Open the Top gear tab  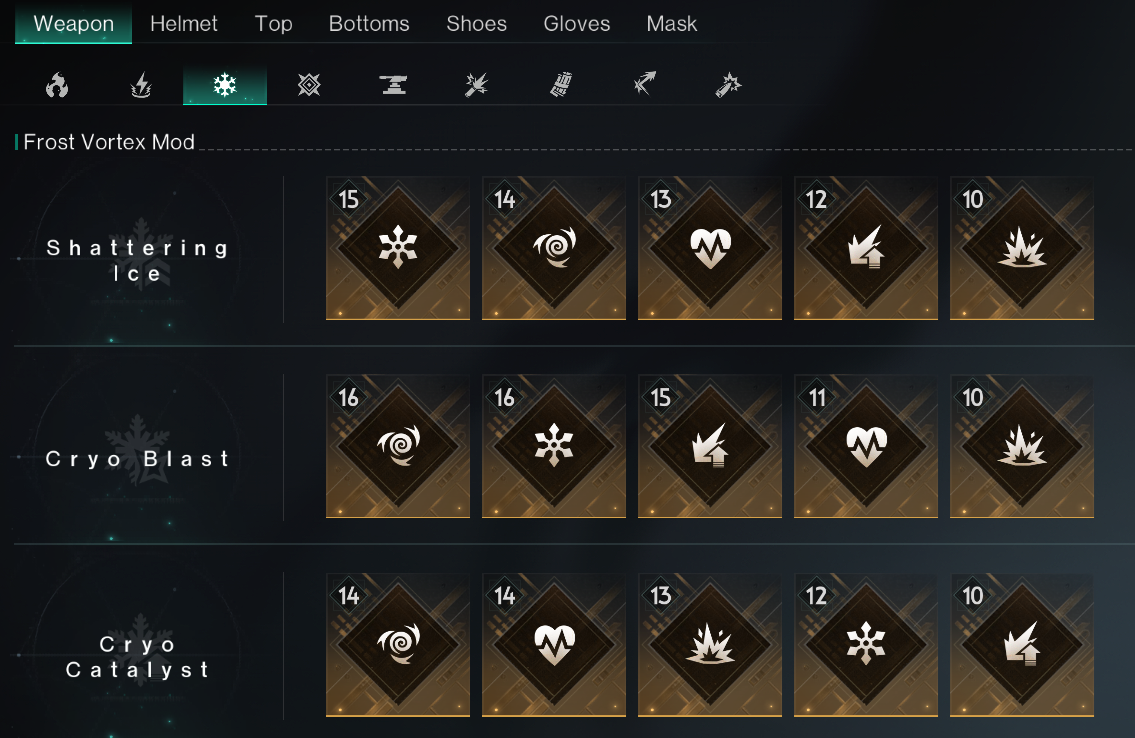(x=273, y=24)
